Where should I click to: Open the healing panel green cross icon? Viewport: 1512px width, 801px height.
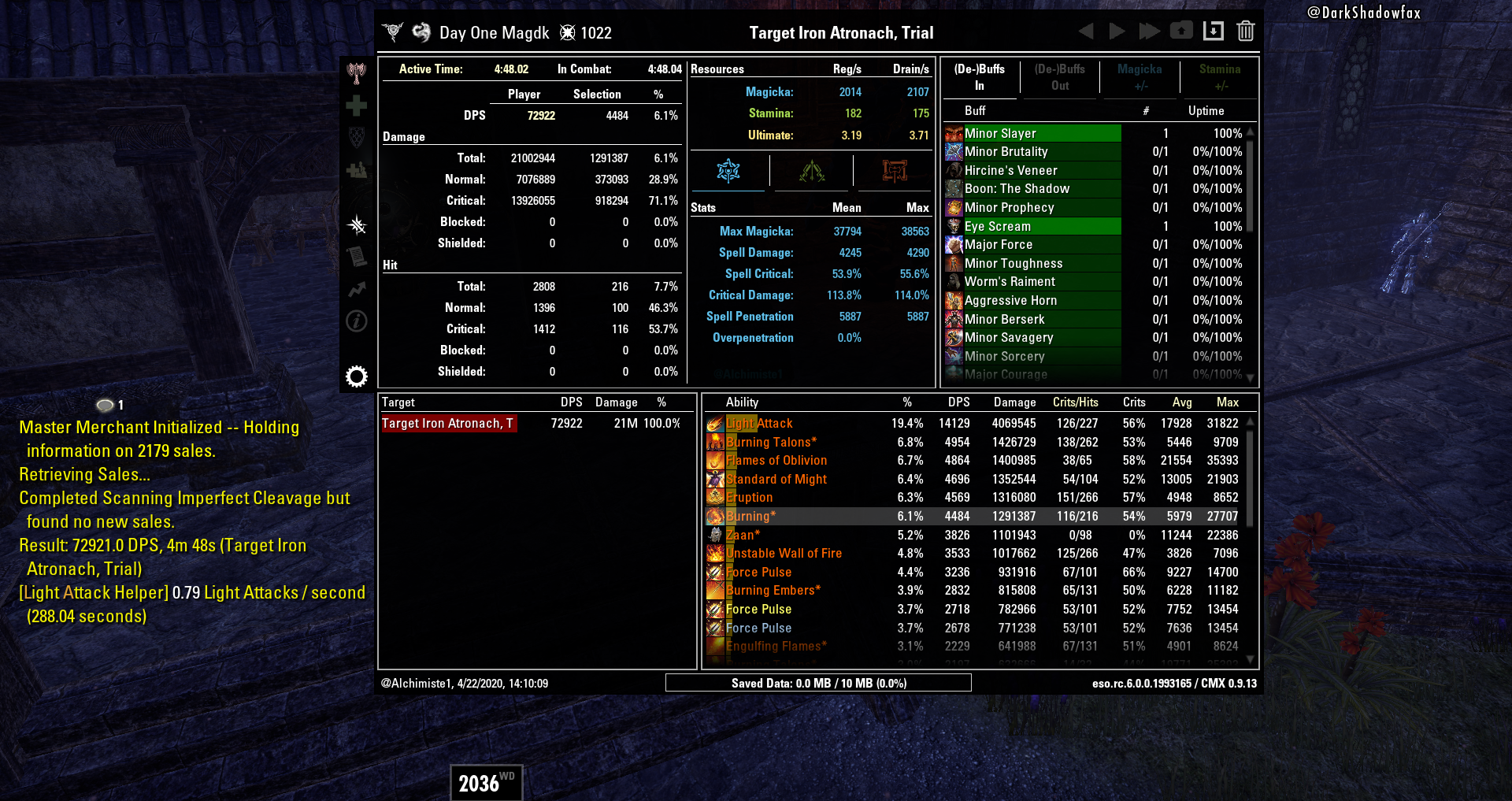click(x=357, y=103)
